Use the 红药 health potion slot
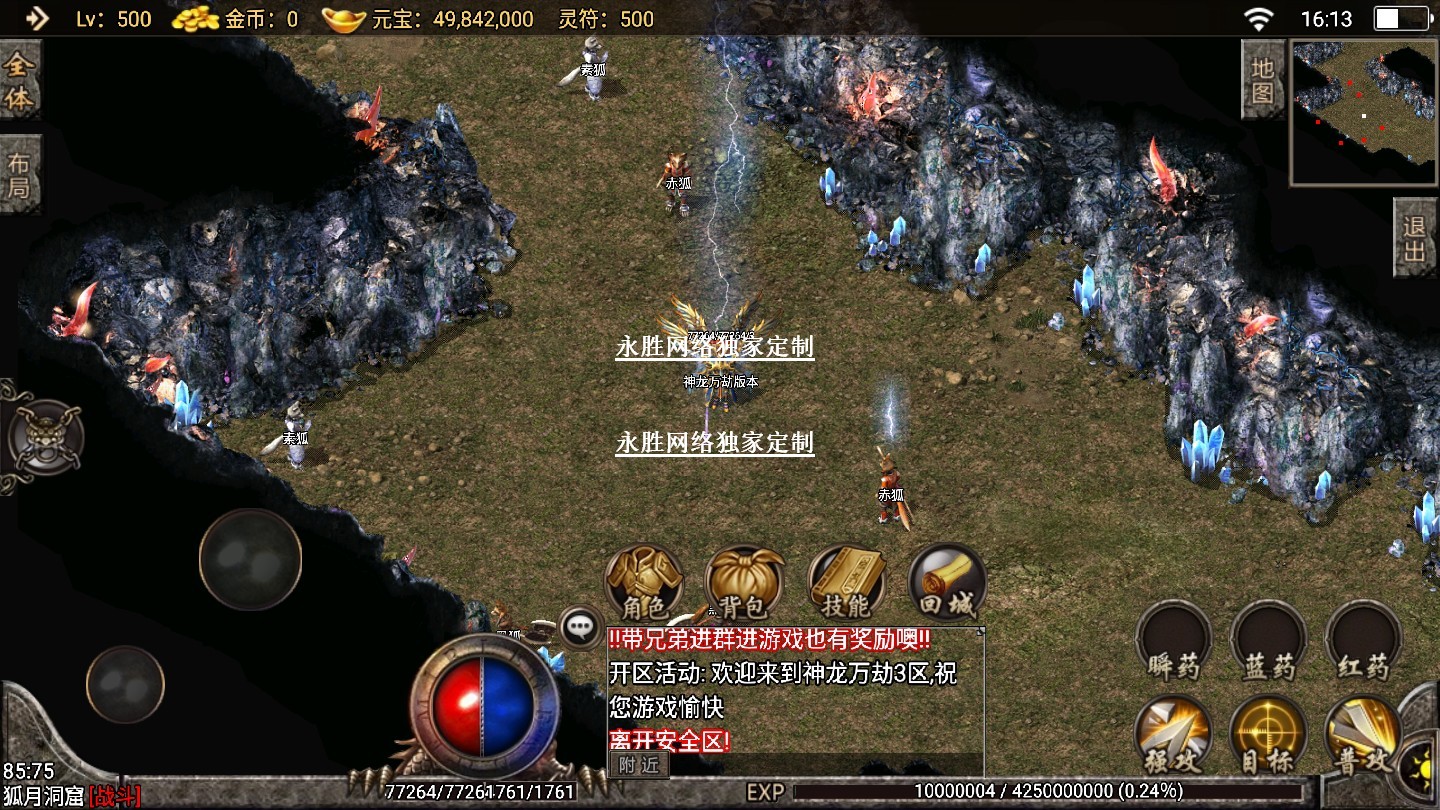The height and width of the screenshot is (810, 1440). tap(1363, 640)
